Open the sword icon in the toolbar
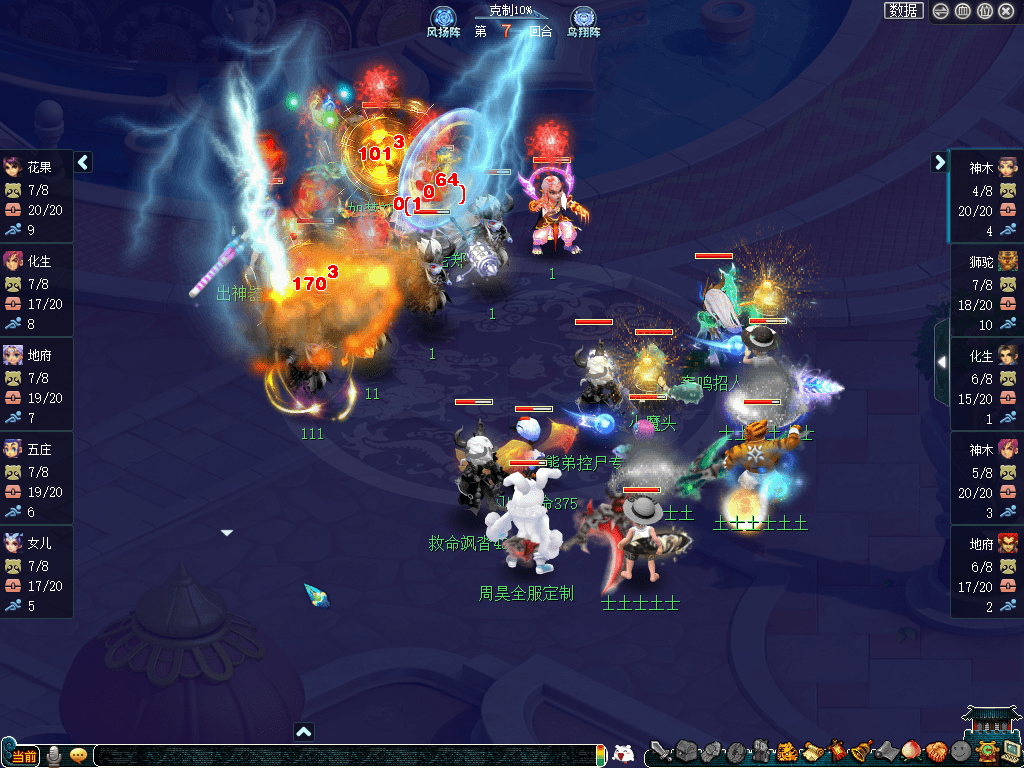Viewport: 1024px width, 768px height. pos(660,752)
